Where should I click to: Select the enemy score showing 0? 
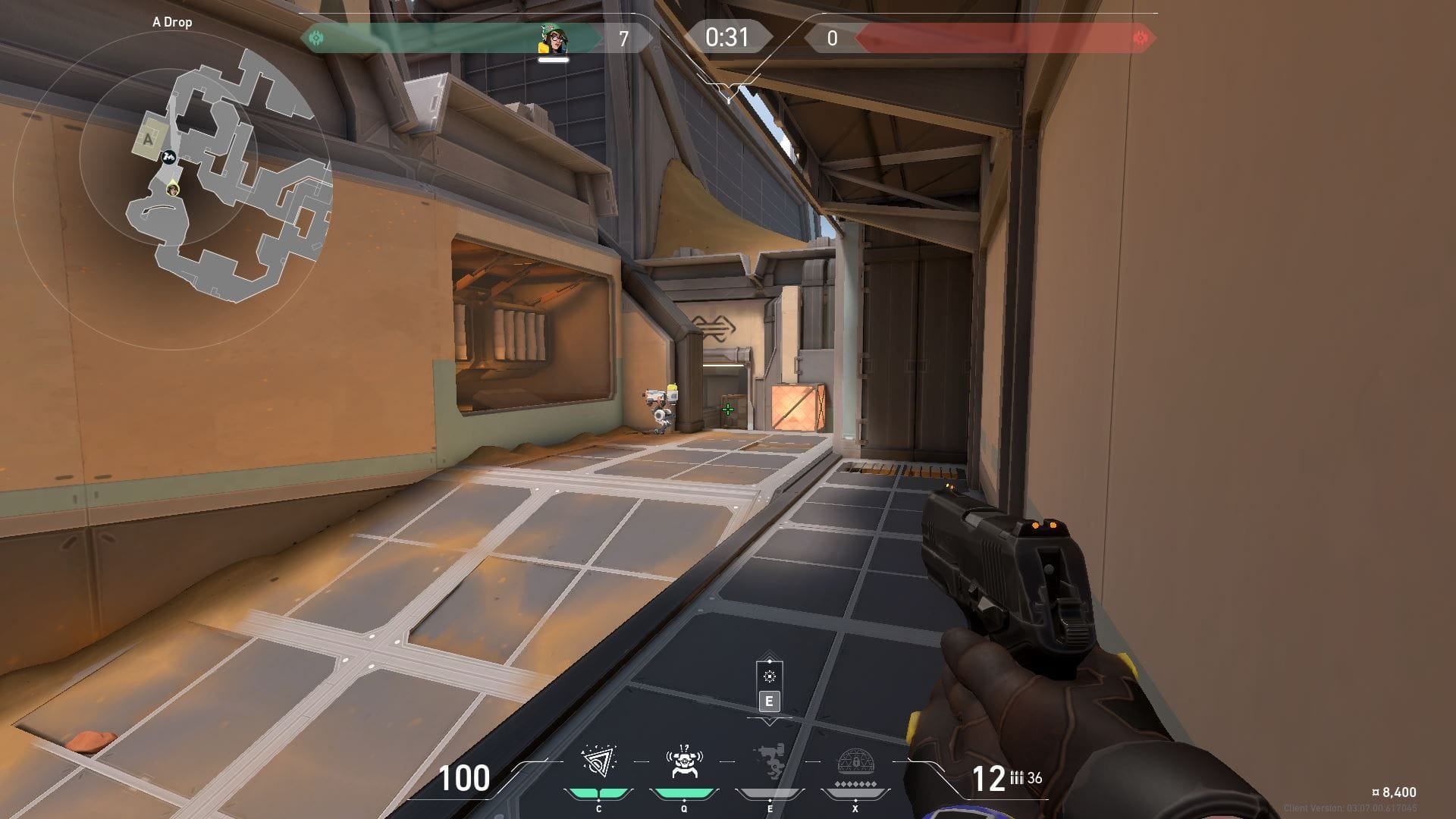tap(832, 35)
